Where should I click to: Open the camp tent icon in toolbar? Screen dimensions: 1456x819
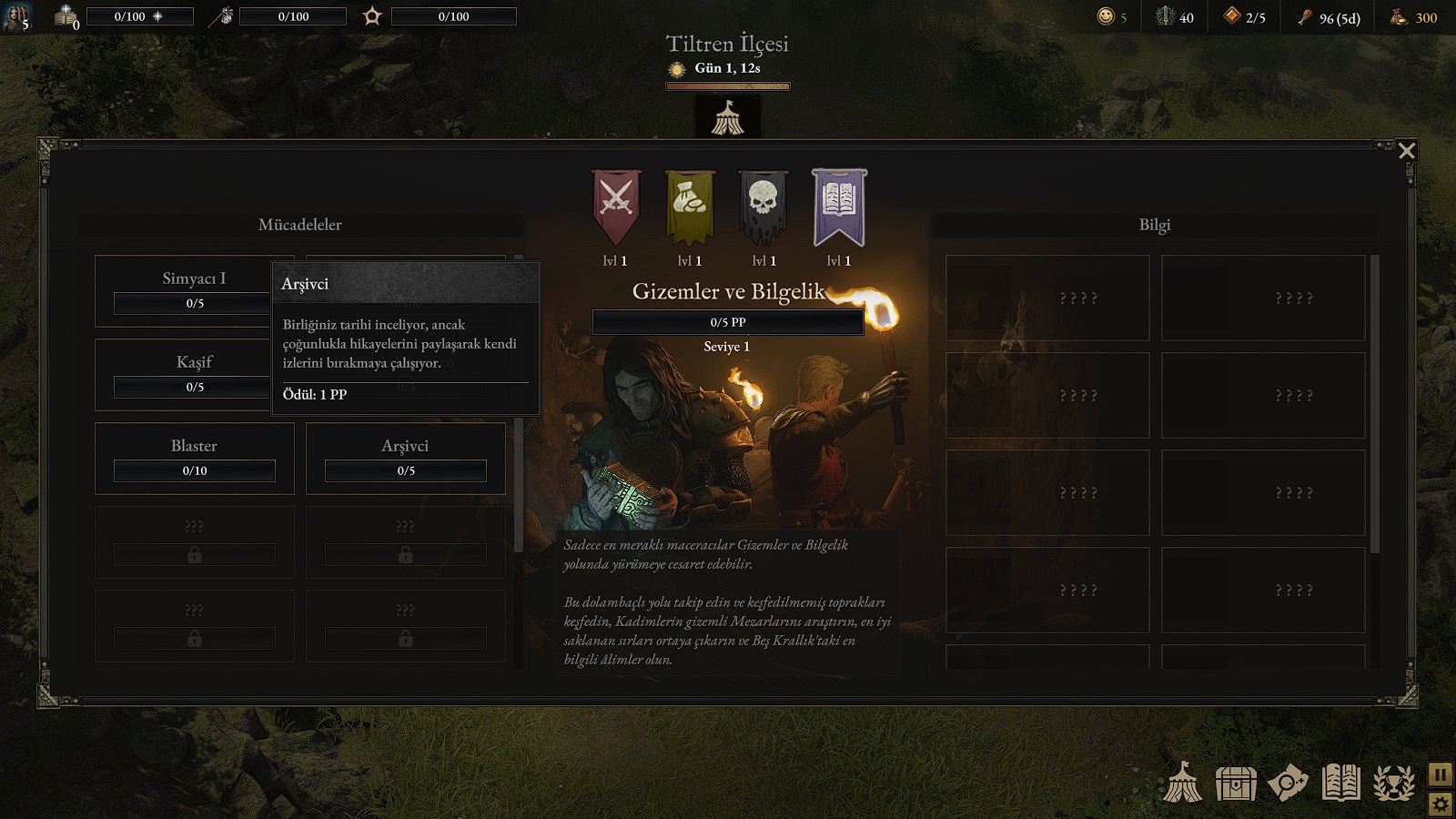click(x=1183, y=783)
